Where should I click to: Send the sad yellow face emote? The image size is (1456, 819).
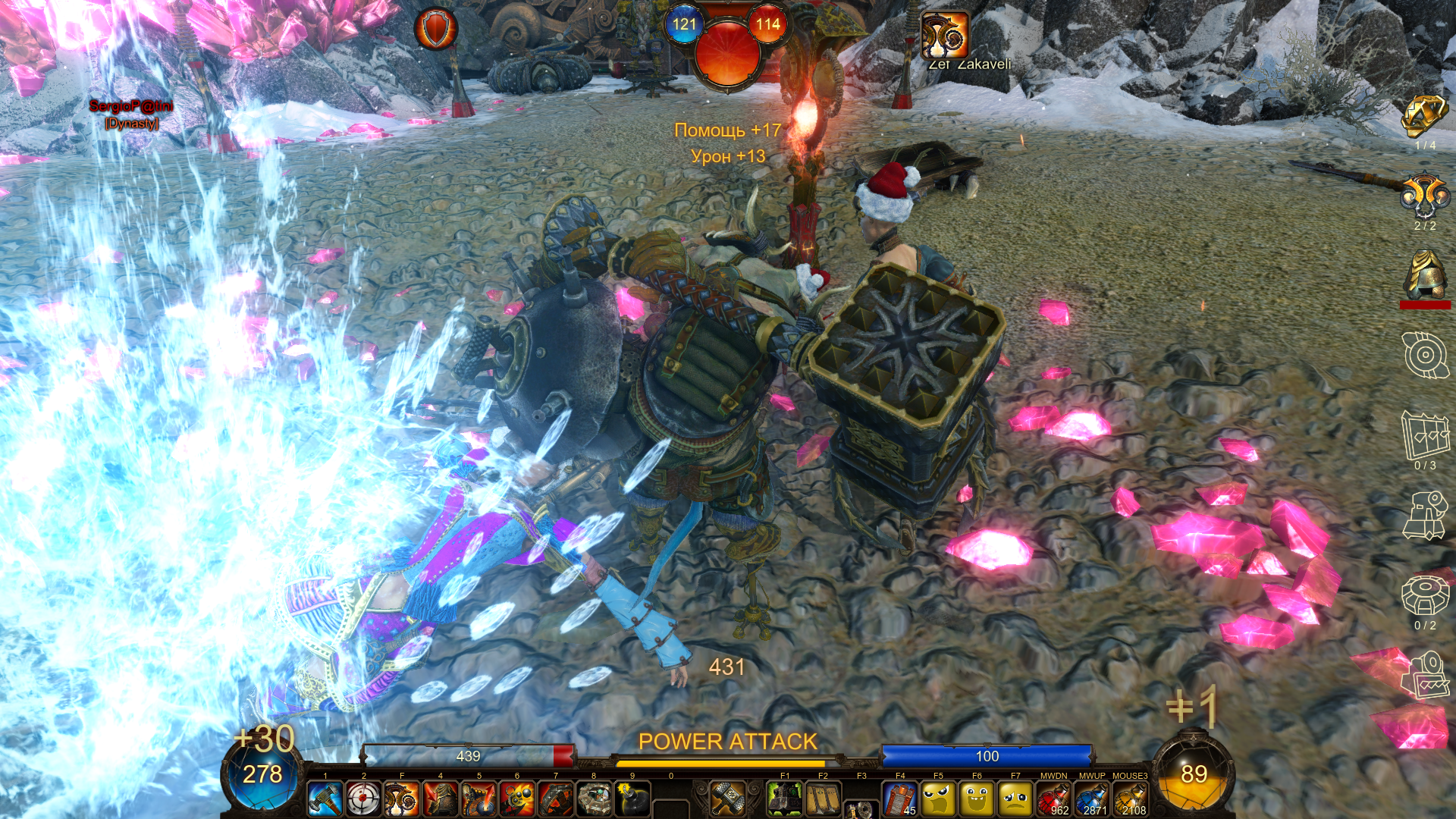[x=1015, y=799]
